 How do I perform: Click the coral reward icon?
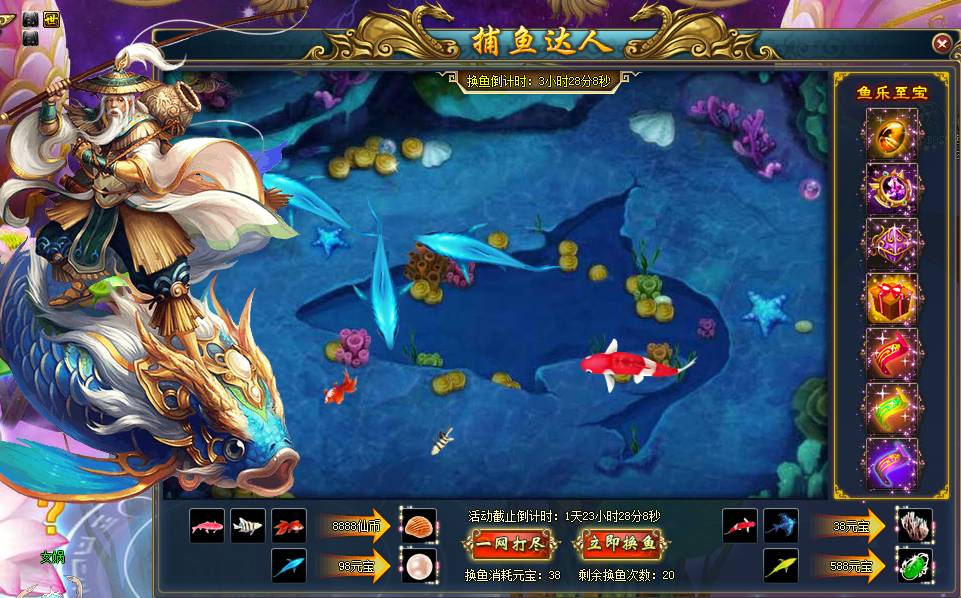click(914, 525)
